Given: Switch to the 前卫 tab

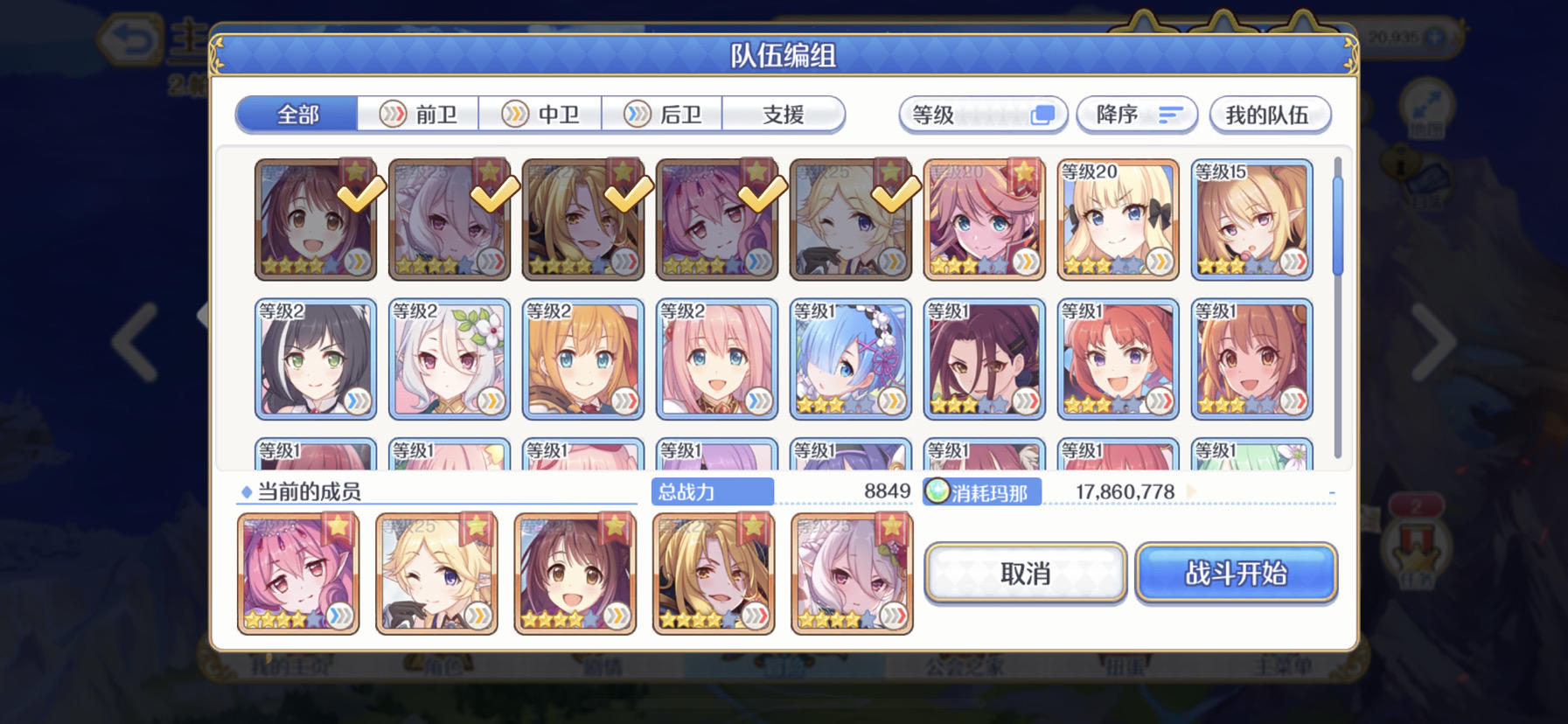Looking at the screenshot, I should pyautogui.click(x=419, y=115).
